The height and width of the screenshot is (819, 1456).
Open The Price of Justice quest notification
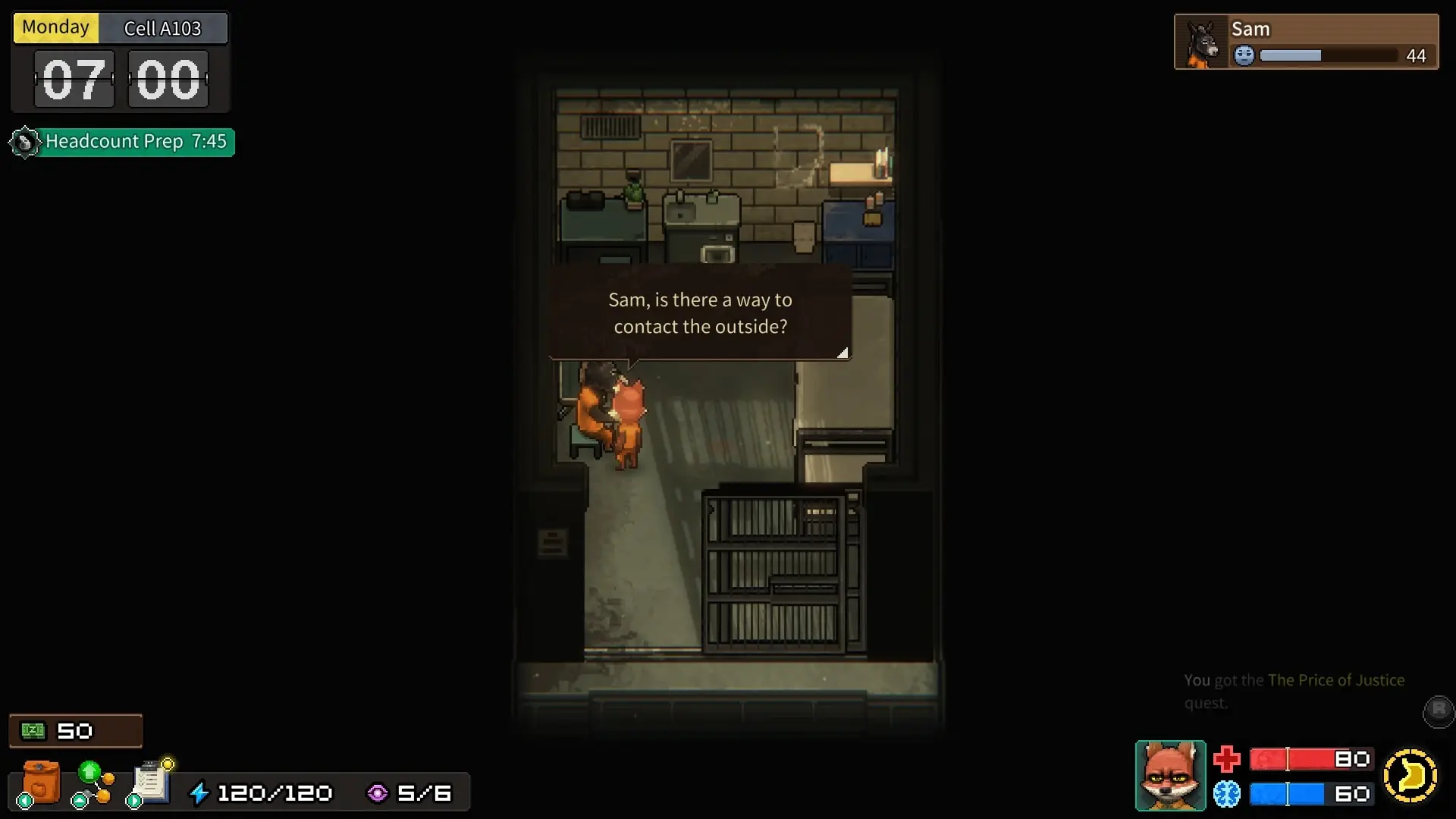click(x=1294, y=691)
